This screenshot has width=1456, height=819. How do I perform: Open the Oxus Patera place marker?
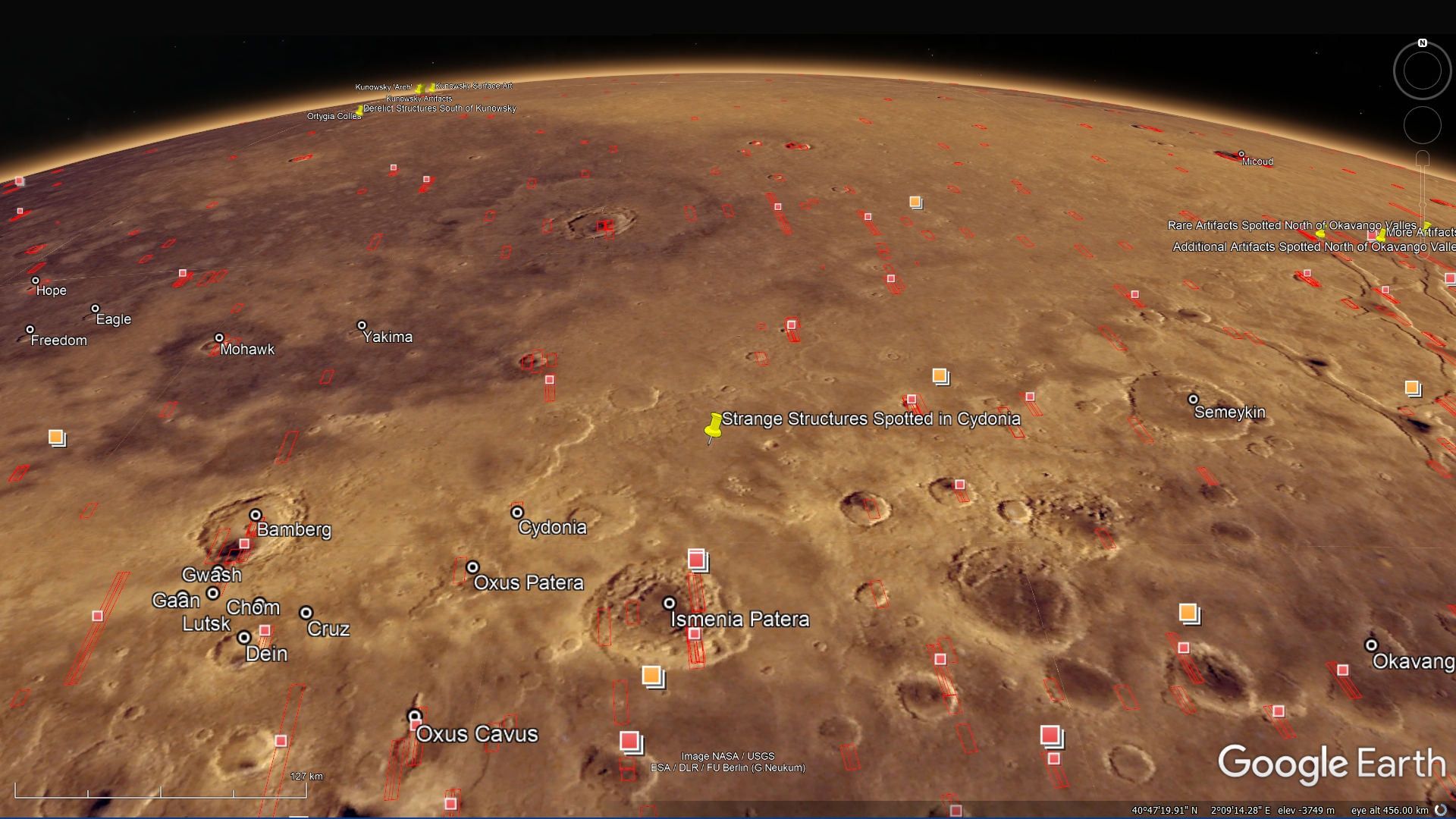tap(472, 567)
